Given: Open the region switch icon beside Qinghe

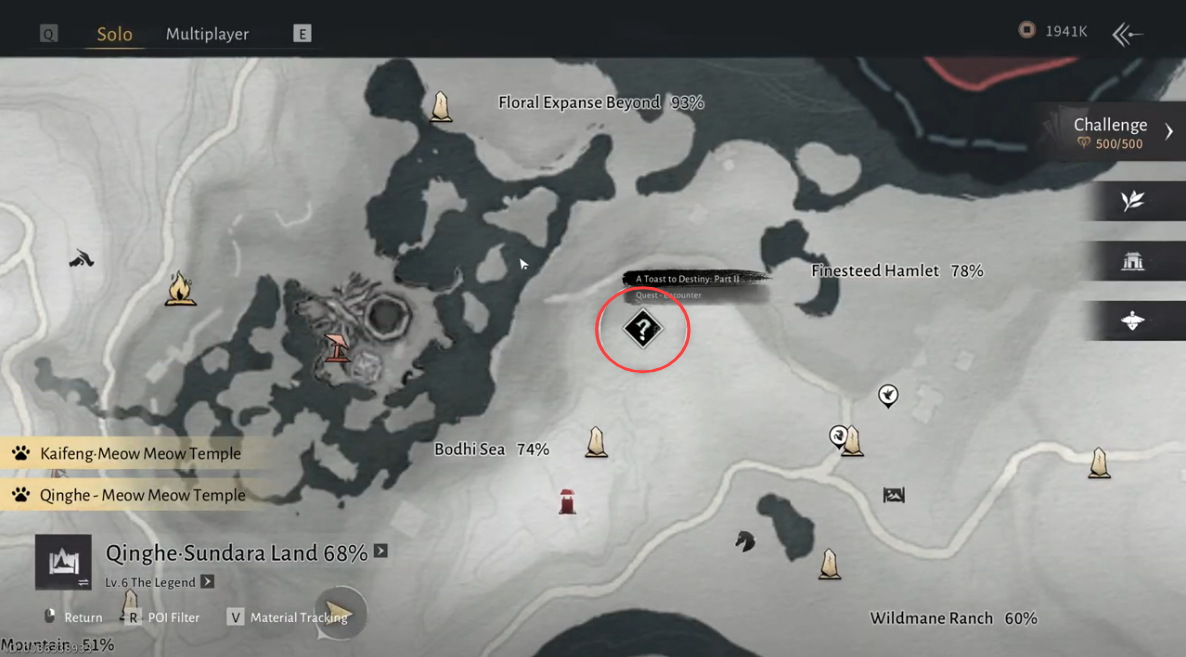Looking at the screenshot, I should click(x=63, y=562).
